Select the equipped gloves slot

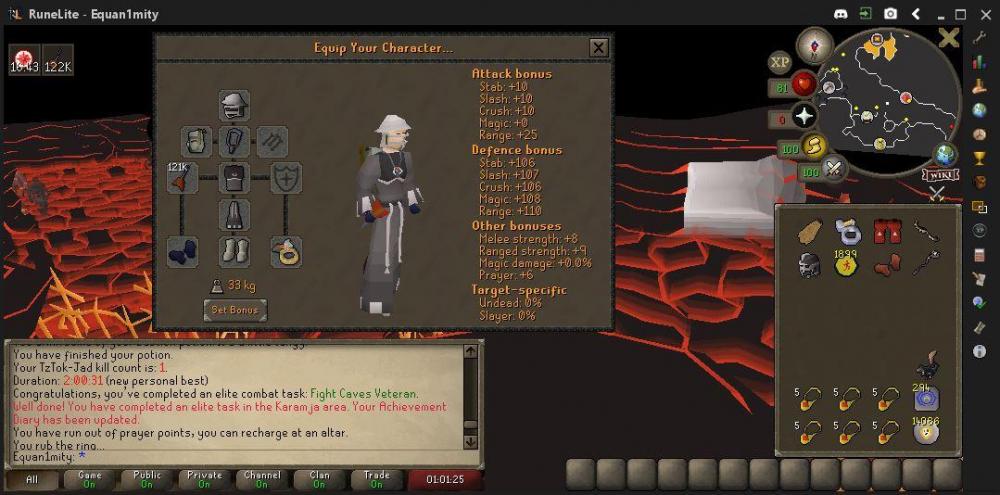pyautogui.click(x=182, y=251)
